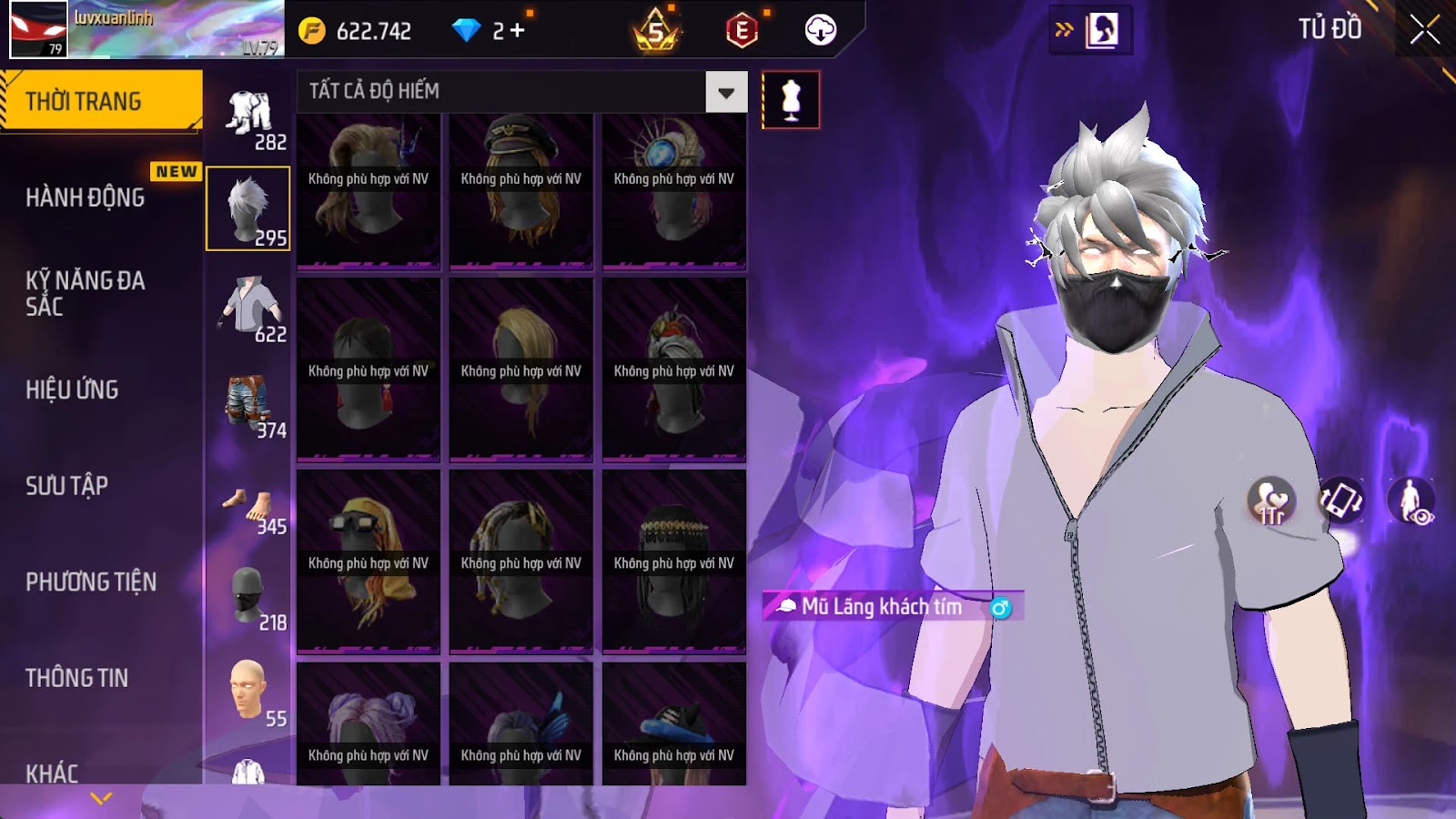Open the Tất Cả Độ Hiếm dropdown

[725, 92]
